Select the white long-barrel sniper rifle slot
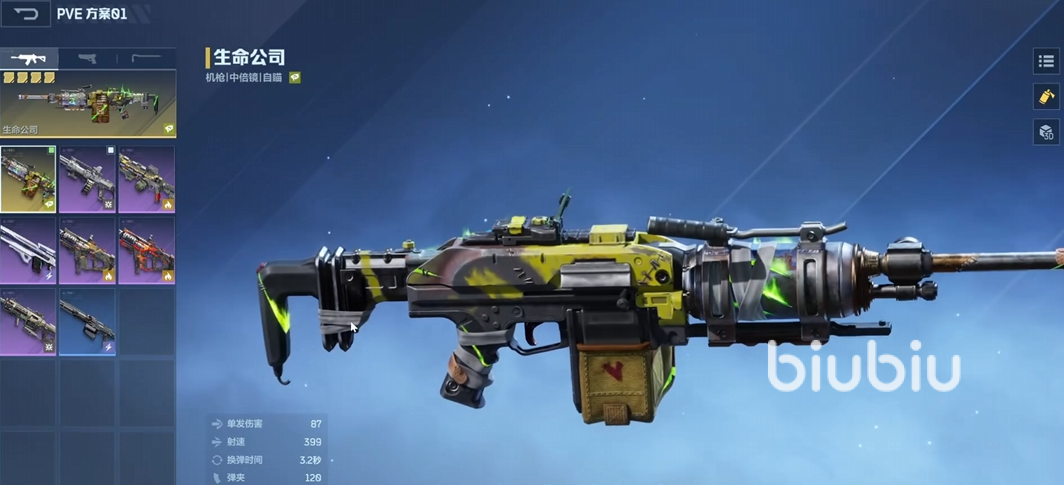The width and height of the screenshot is (1064, 485). coord(29,250)
